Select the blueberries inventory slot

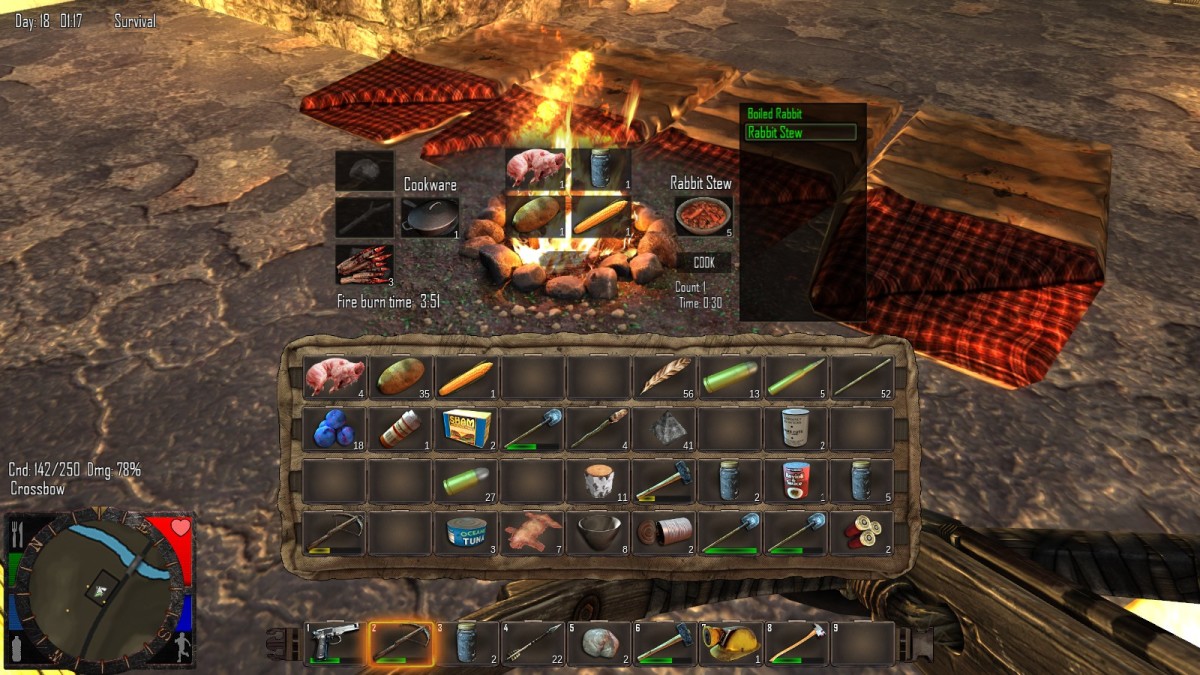334,430
